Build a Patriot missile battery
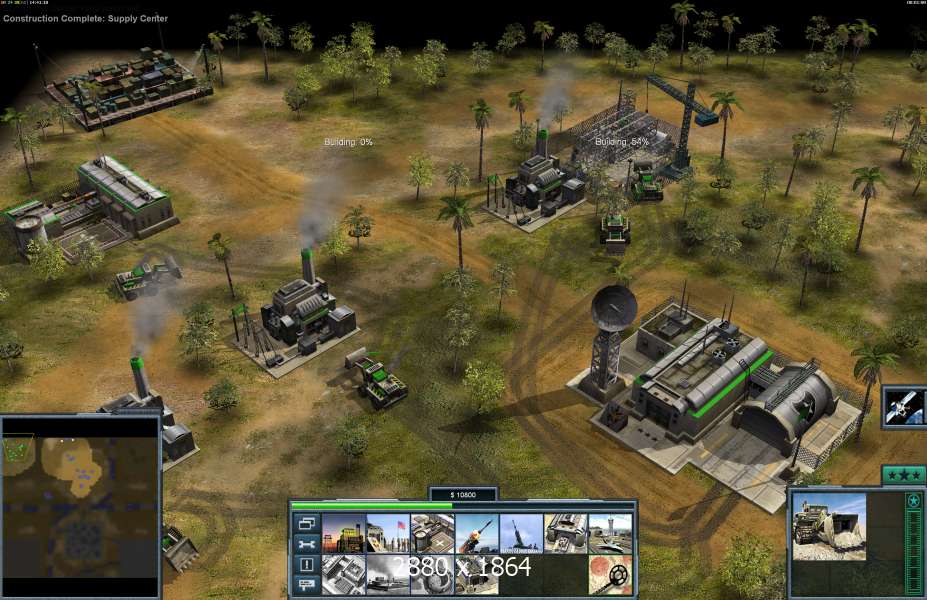The width and height of the screenshot is (927, 600). tap(477, 534)
